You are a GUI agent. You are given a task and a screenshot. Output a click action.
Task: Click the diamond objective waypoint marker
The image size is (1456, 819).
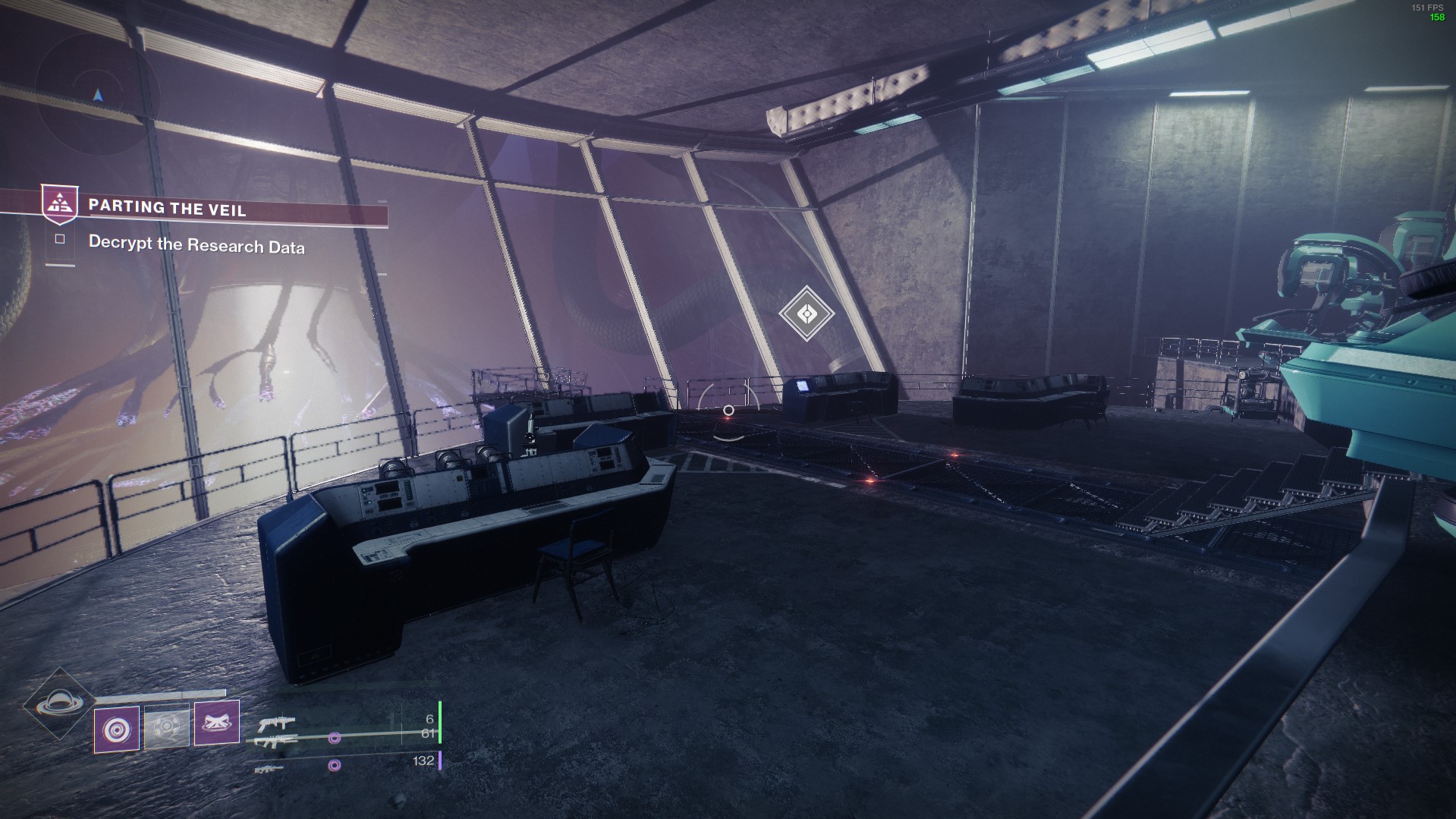(807, 313)
